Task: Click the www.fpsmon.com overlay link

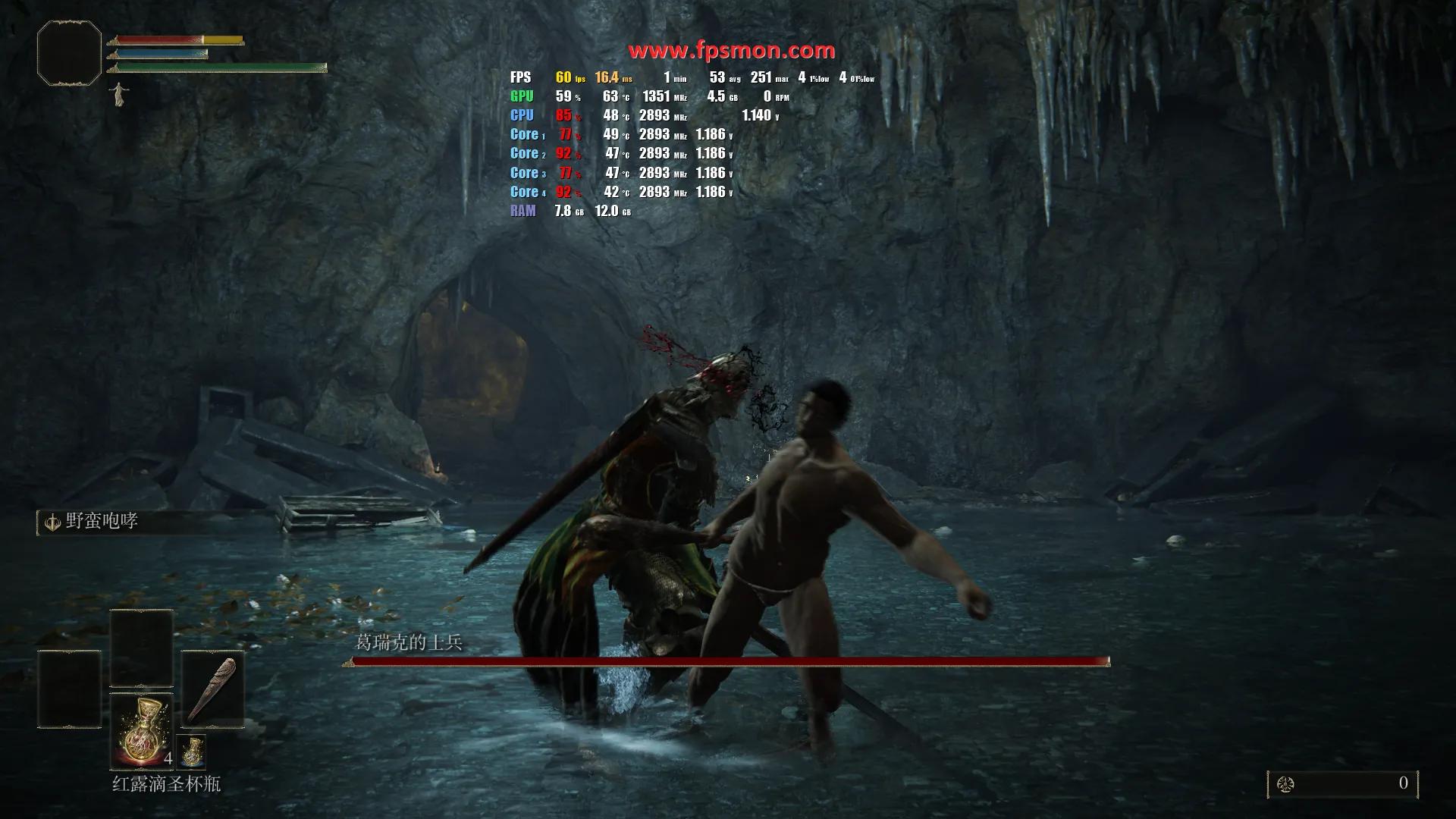Action: [731, 51]
